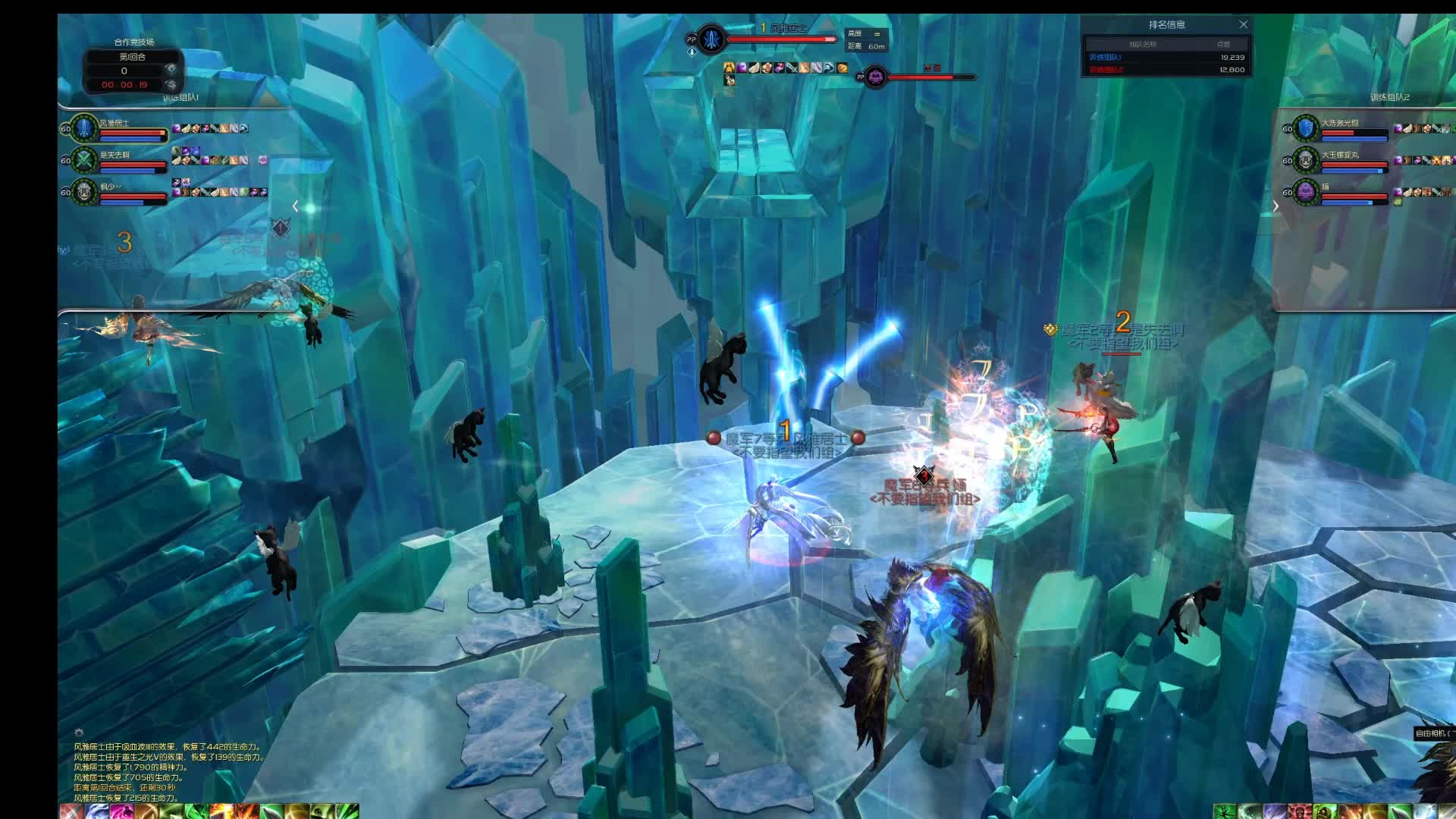The height and width of the screenshot is (819, 1456).
Task: Close the 排名信息 ranking panel
Action: (x=1244, y=24)
